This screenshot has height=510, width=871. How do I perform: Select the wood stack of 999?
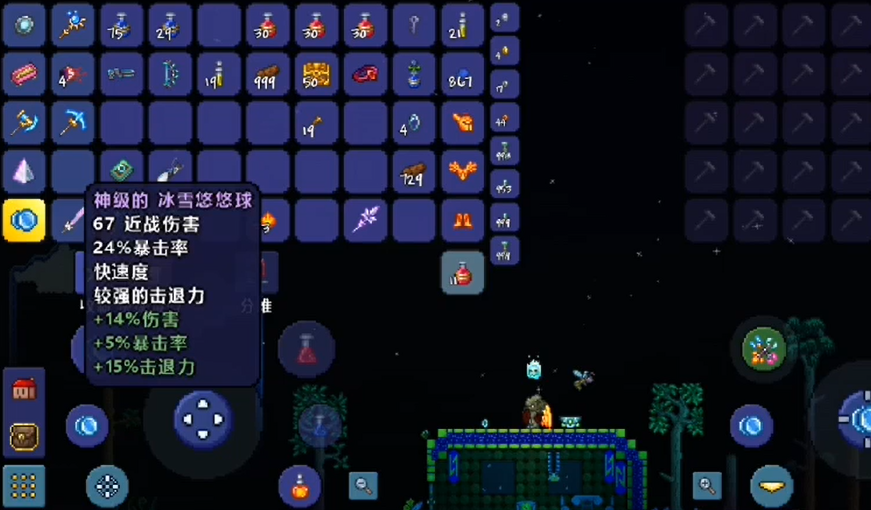click(267, 74)
